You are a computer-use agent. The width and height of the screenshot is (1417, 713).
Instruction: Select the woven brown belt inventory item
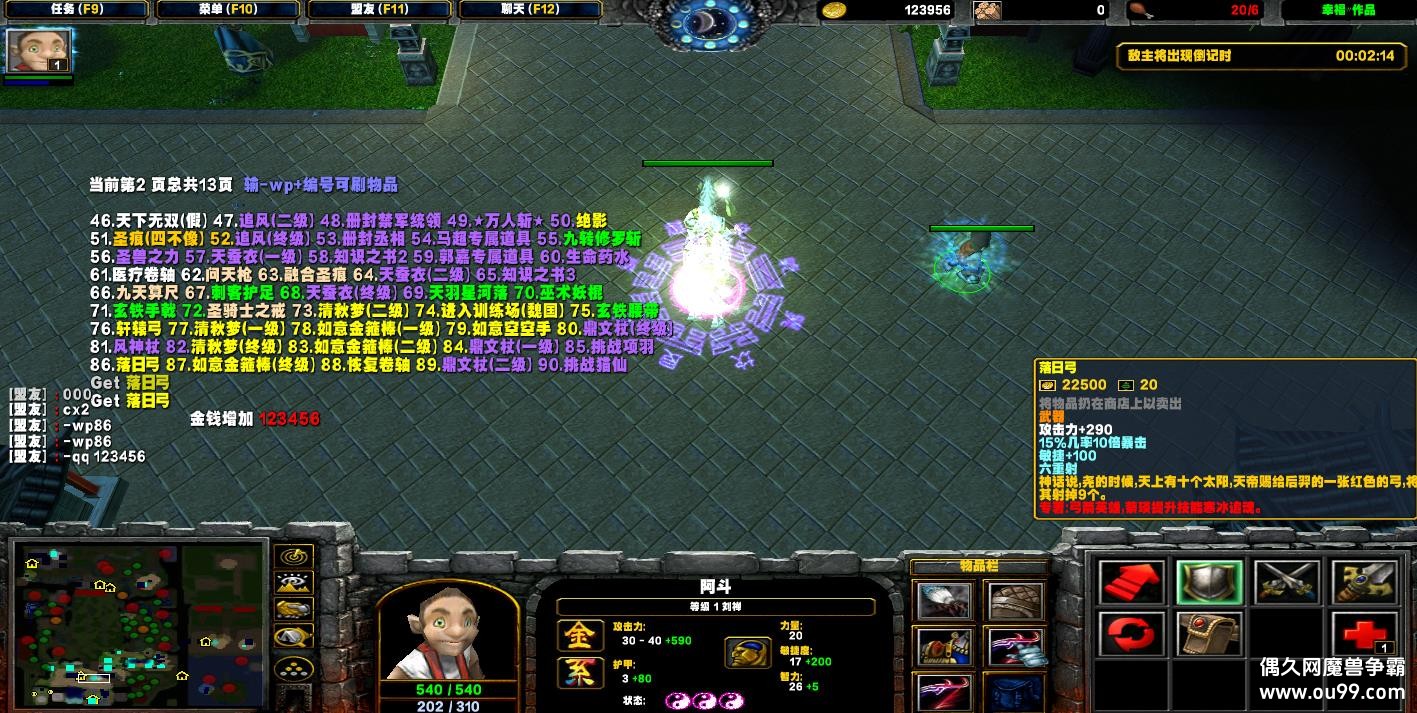tap(1016, 602)
